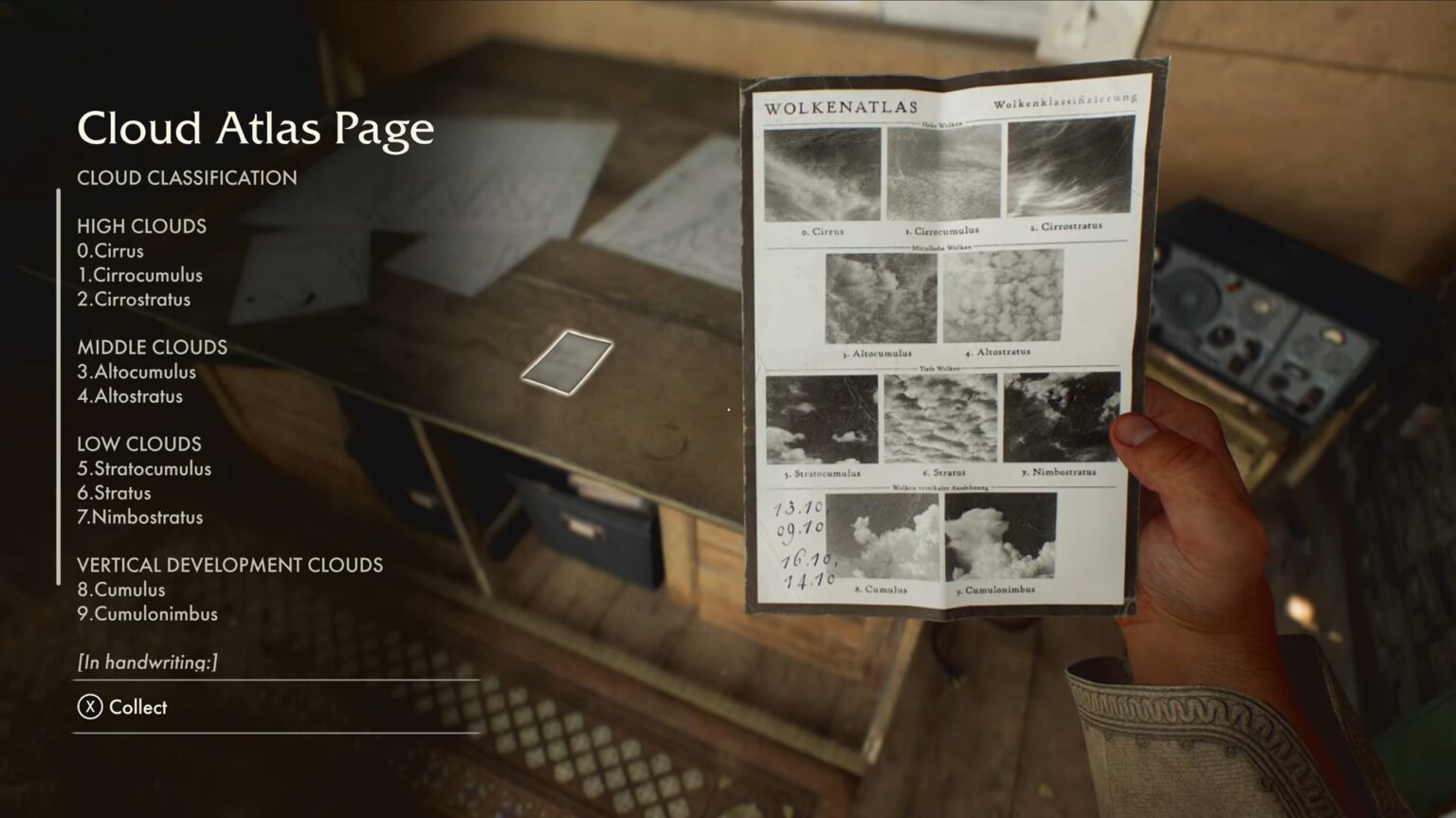This screenshot has height=818, width=1456.
Task: Click the Nimbostratus cloud photo
Action: [x=1061, y=418]
